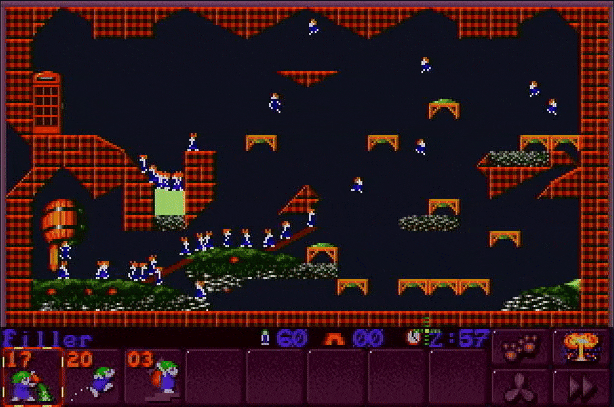The height and width of the screenshot is (407, 614).
Task: Toggle fast forward with the double arrow button
Action: [x=581, y=386]
